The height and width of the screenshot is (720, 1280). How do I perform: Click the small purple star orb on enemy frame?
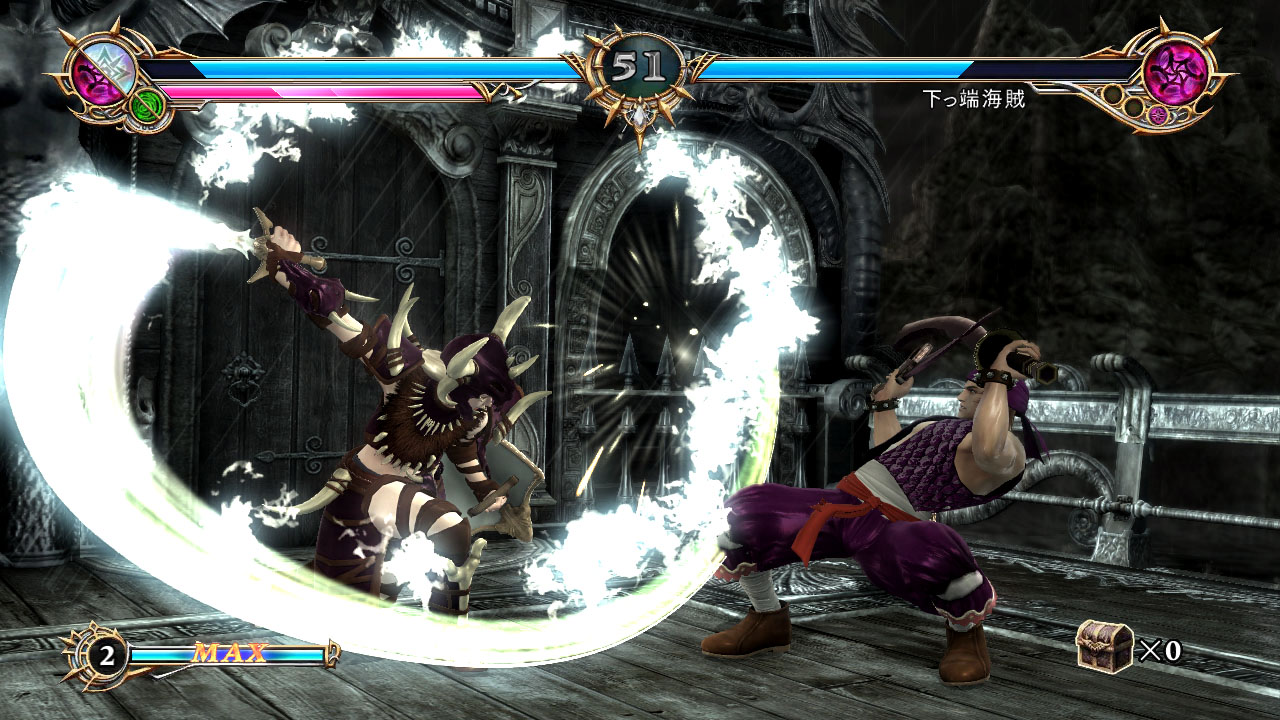pyautogui.click(x=1158, y=116)
